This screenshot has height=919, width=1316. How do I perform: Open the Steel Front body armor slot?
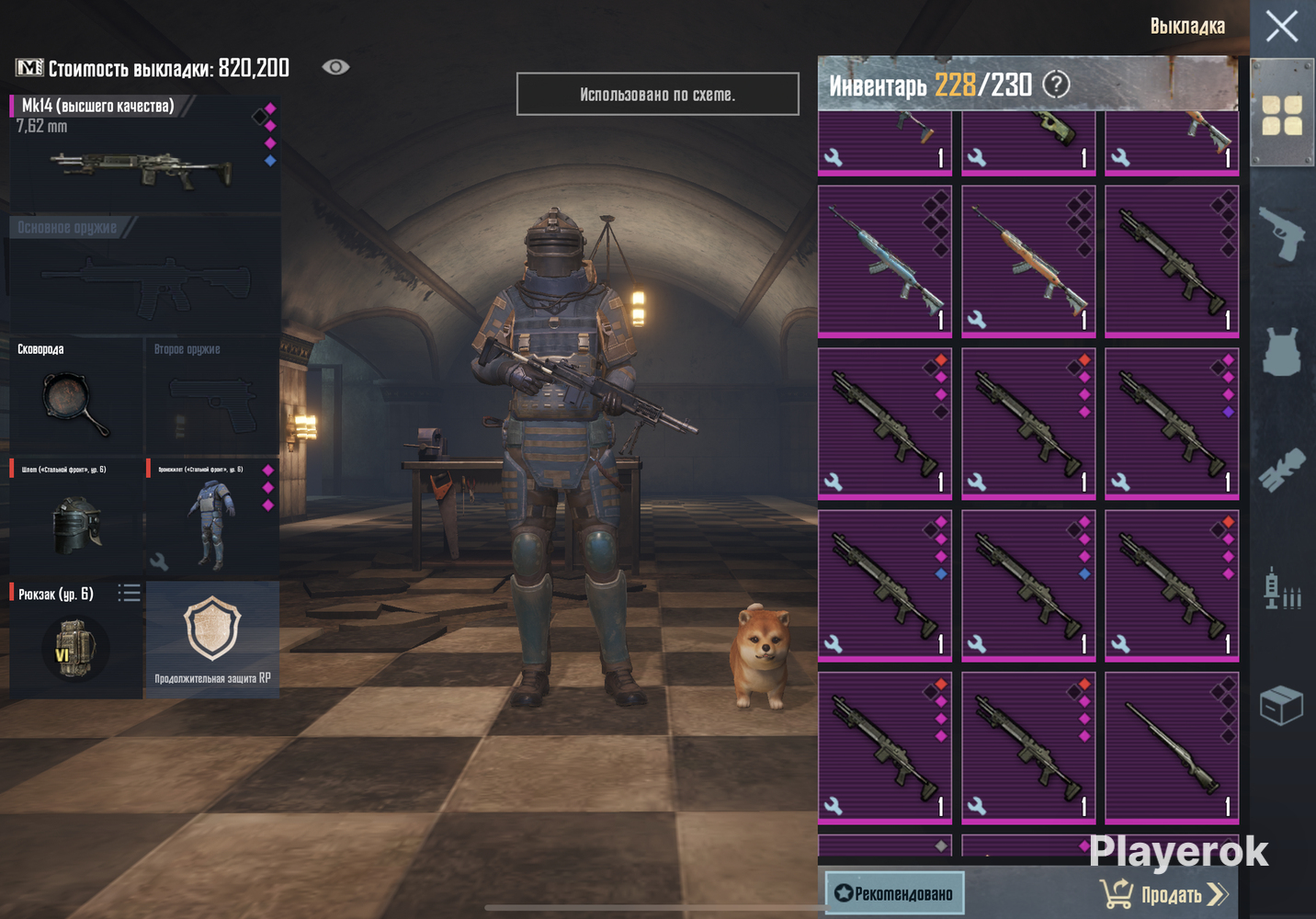pos(212,517)
